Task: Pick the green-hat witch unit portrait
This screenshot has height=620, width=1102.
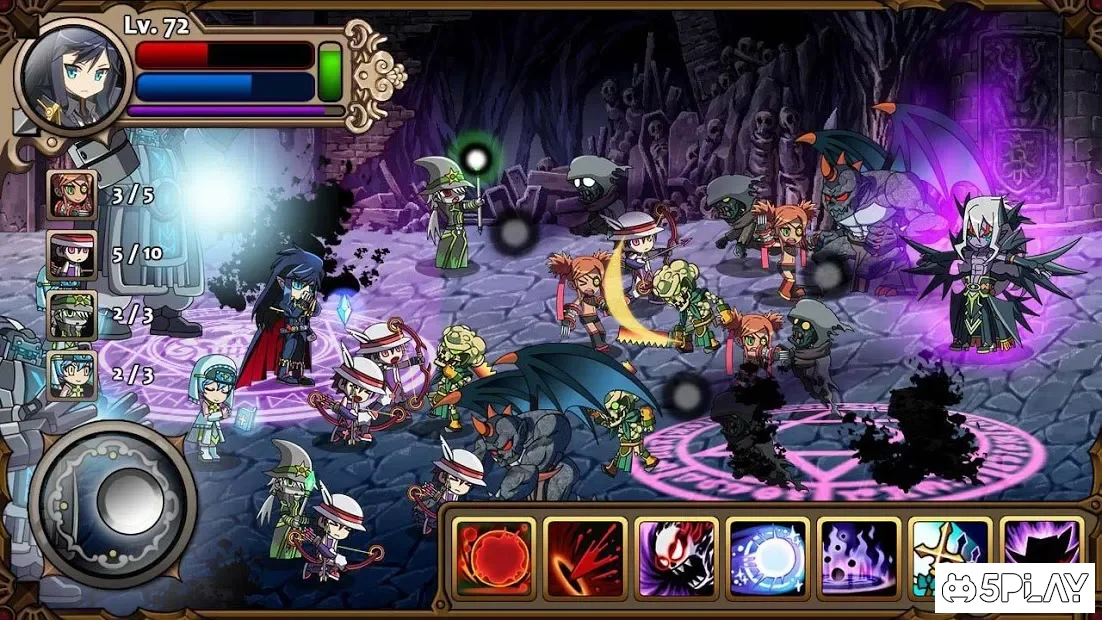Action: (73, 316)
